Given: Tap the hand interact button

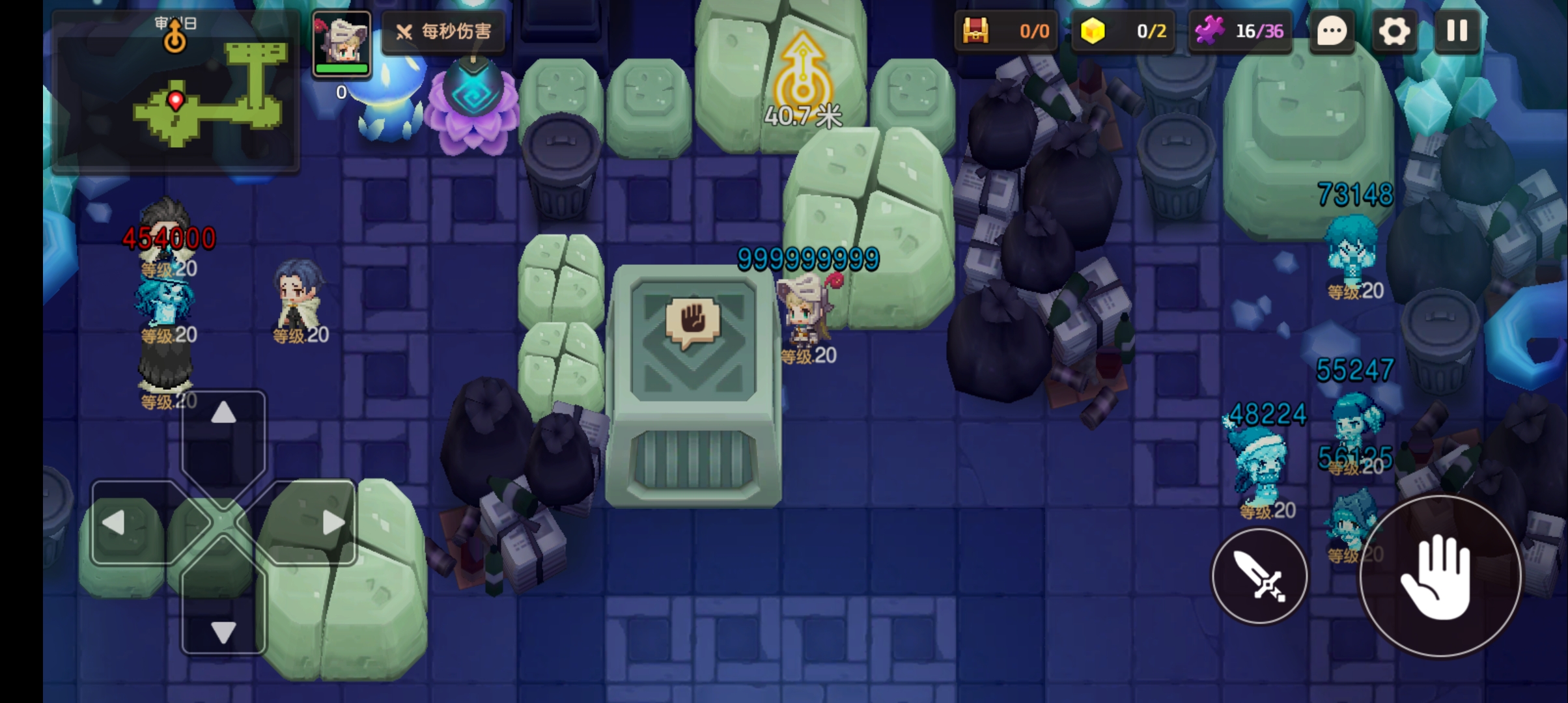Looking at the screenshot, I should 1440,576.
